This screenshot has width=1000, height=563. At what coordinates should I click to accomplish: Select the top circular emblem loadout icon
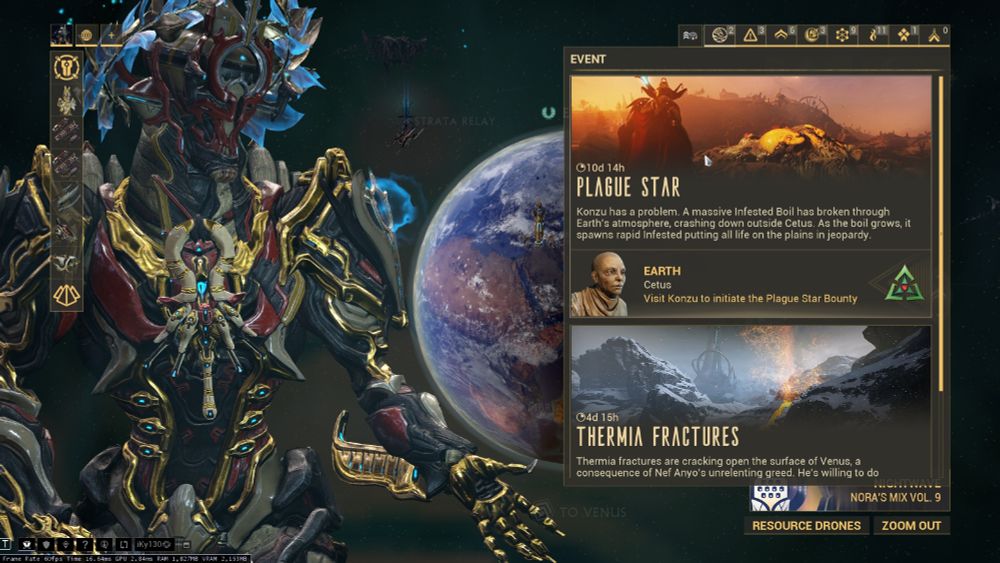point(67,68)
